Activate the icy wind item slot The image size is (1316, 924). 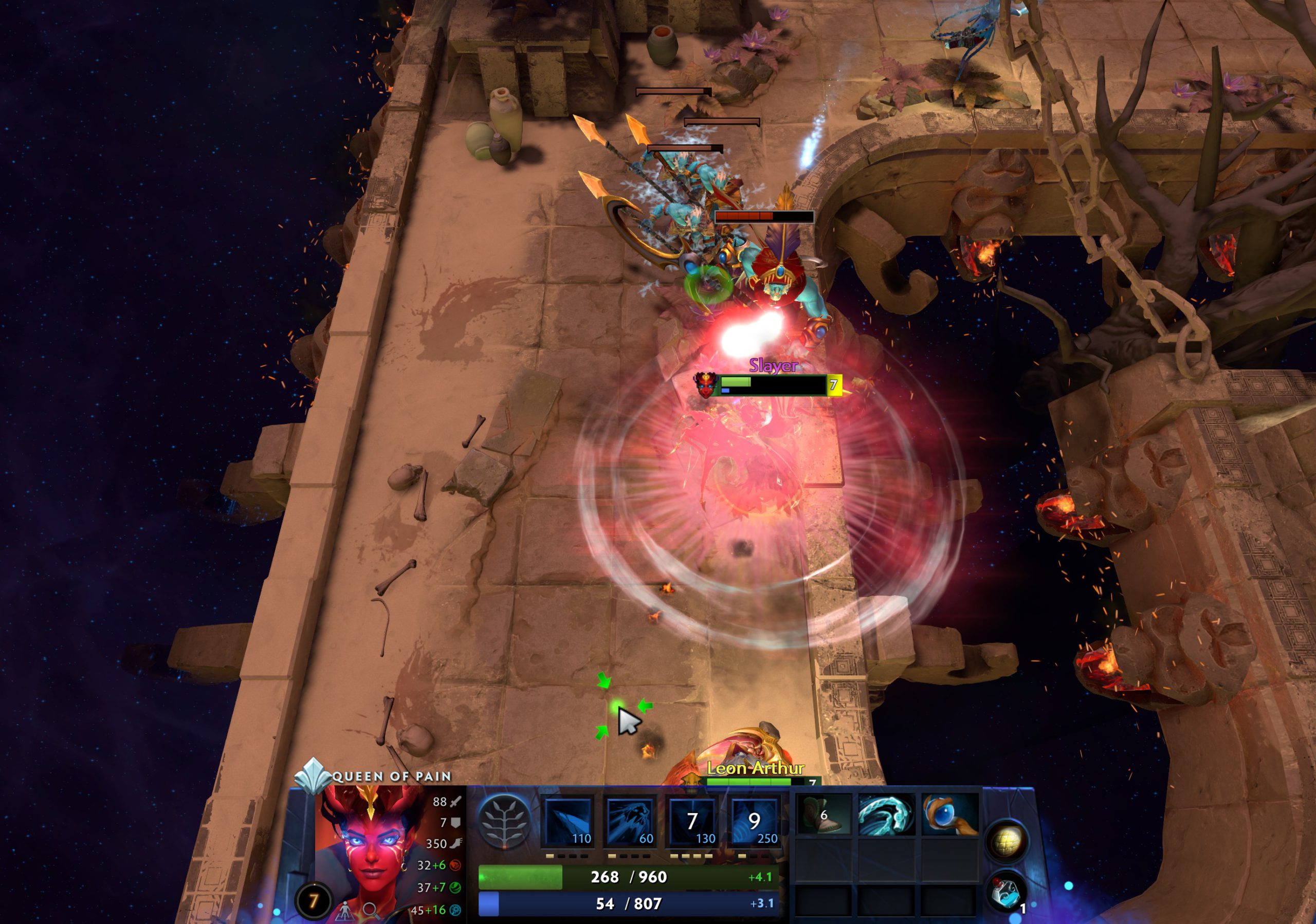tap(886, 815)
